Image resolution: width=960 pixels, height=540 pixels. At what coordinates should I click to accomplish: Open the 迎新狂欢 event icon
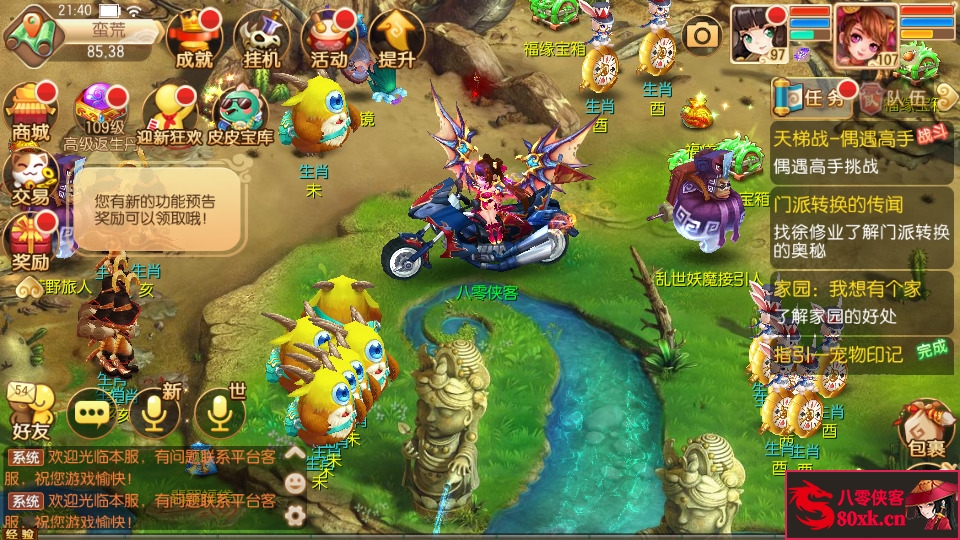click(x=170, y=112)
